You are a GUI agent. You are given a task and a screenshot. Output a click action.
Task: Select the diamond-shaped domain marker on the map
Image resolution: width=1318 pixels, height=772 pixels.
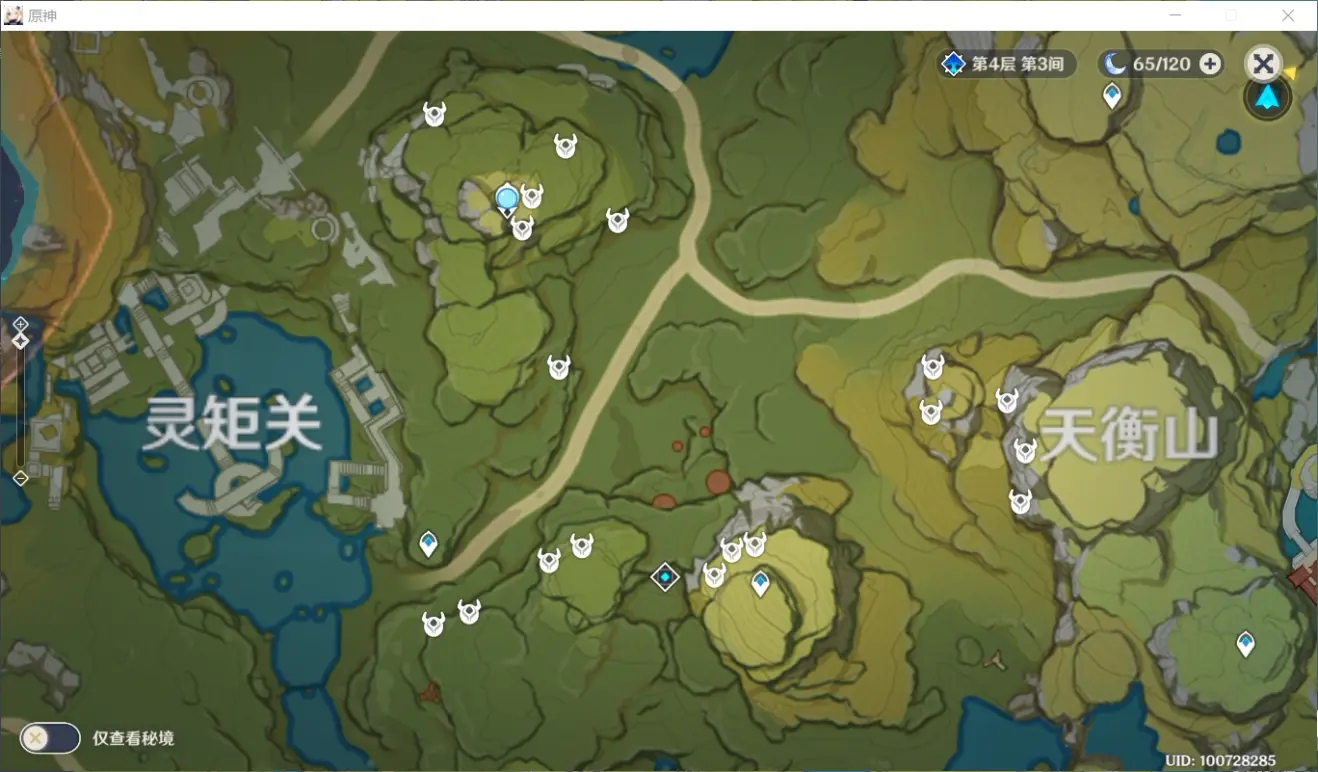665,576
